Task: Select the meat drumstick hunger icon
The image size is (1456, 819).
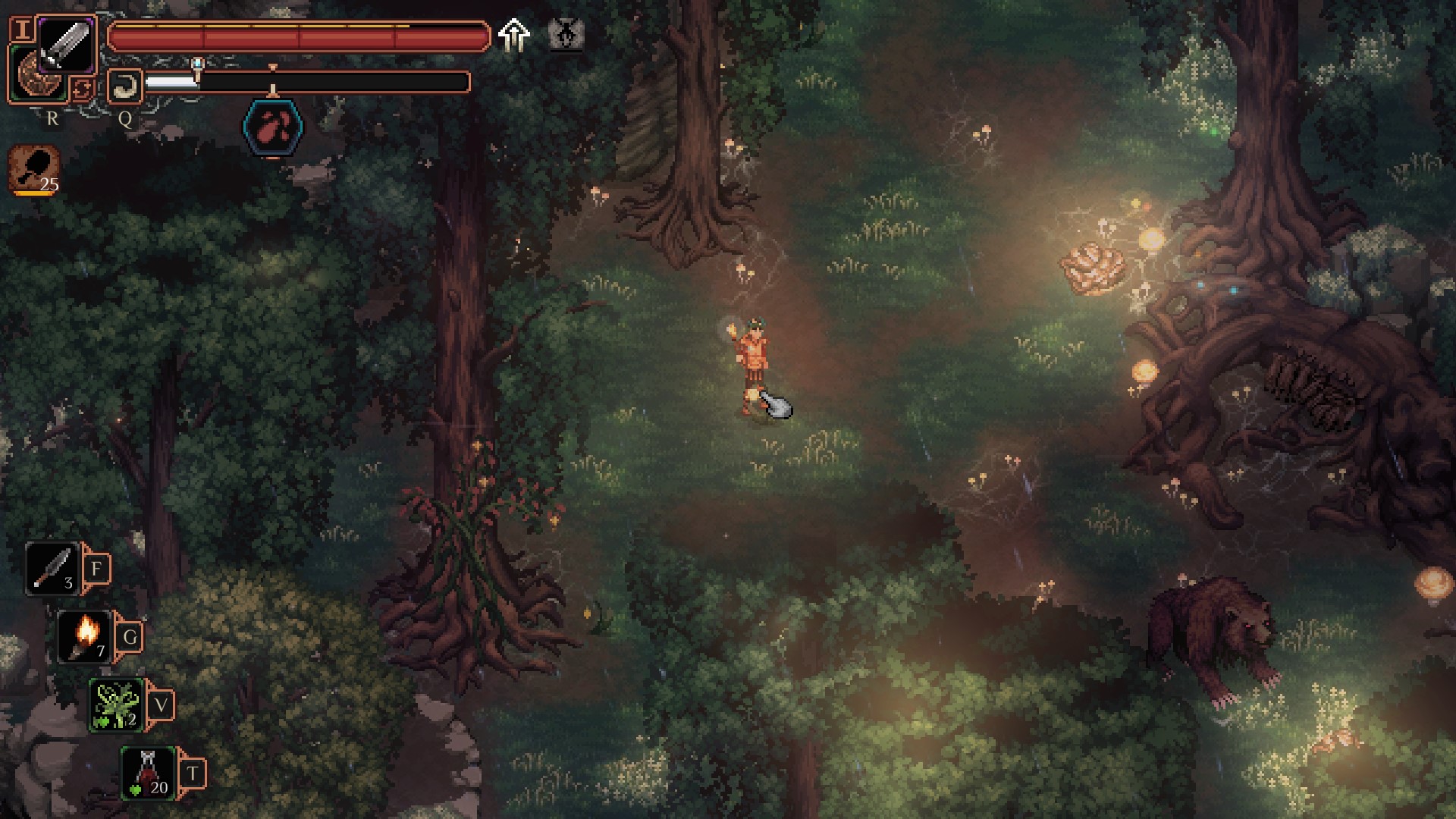Action: tap(35, 170)
